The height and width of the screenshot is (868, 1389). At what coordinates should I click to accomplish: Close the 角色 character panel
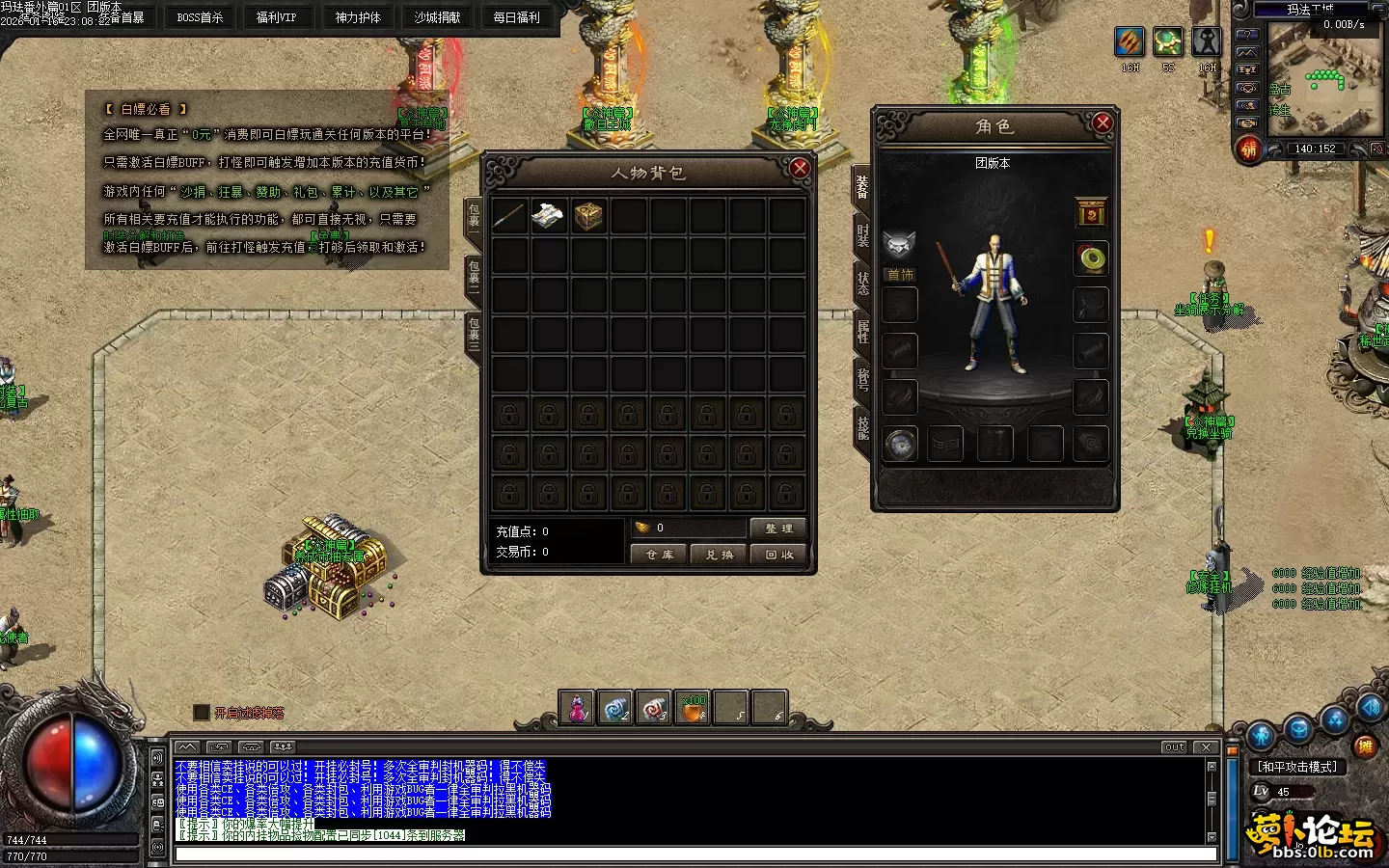(1103, 122)
